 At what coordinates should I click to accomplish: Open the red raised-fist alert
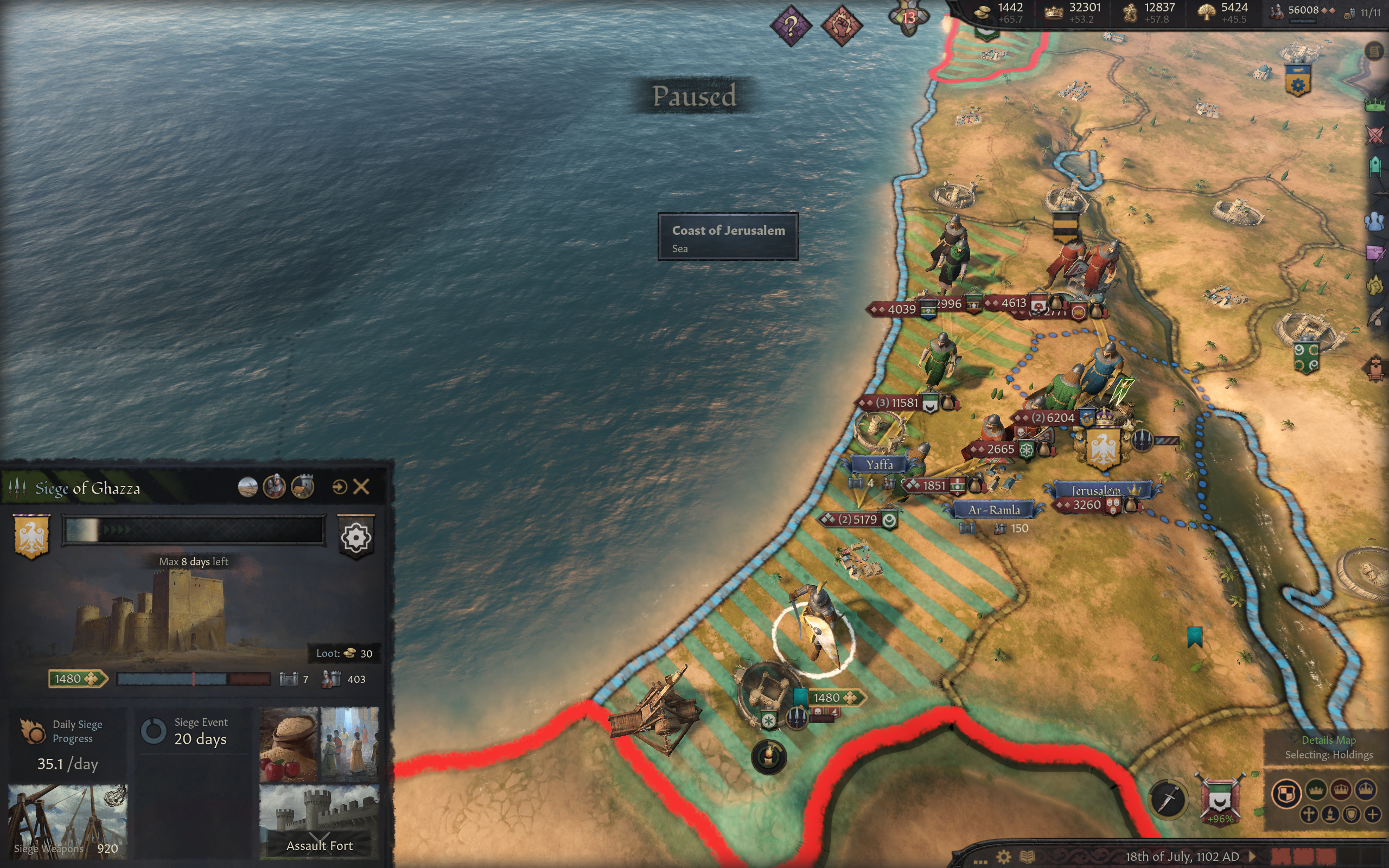842,26
